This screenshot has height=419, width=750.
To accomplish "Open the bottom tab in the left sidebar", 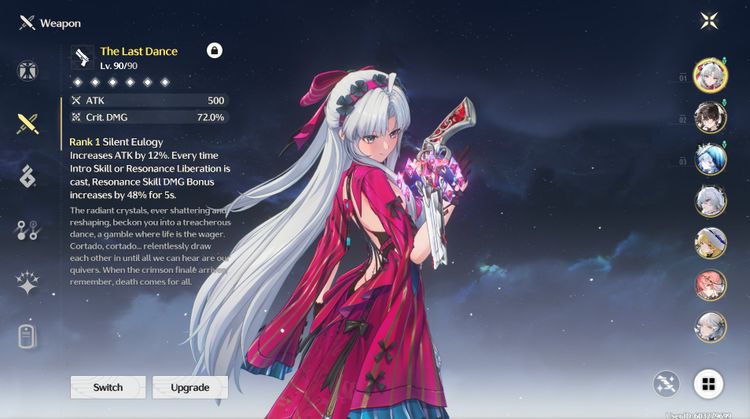I will tap(27, 336).
